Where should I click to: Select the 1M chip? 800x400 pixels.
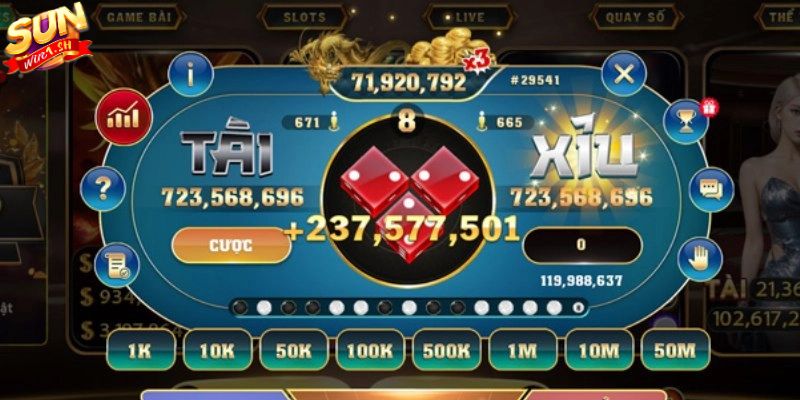click(x=522, y=349)
